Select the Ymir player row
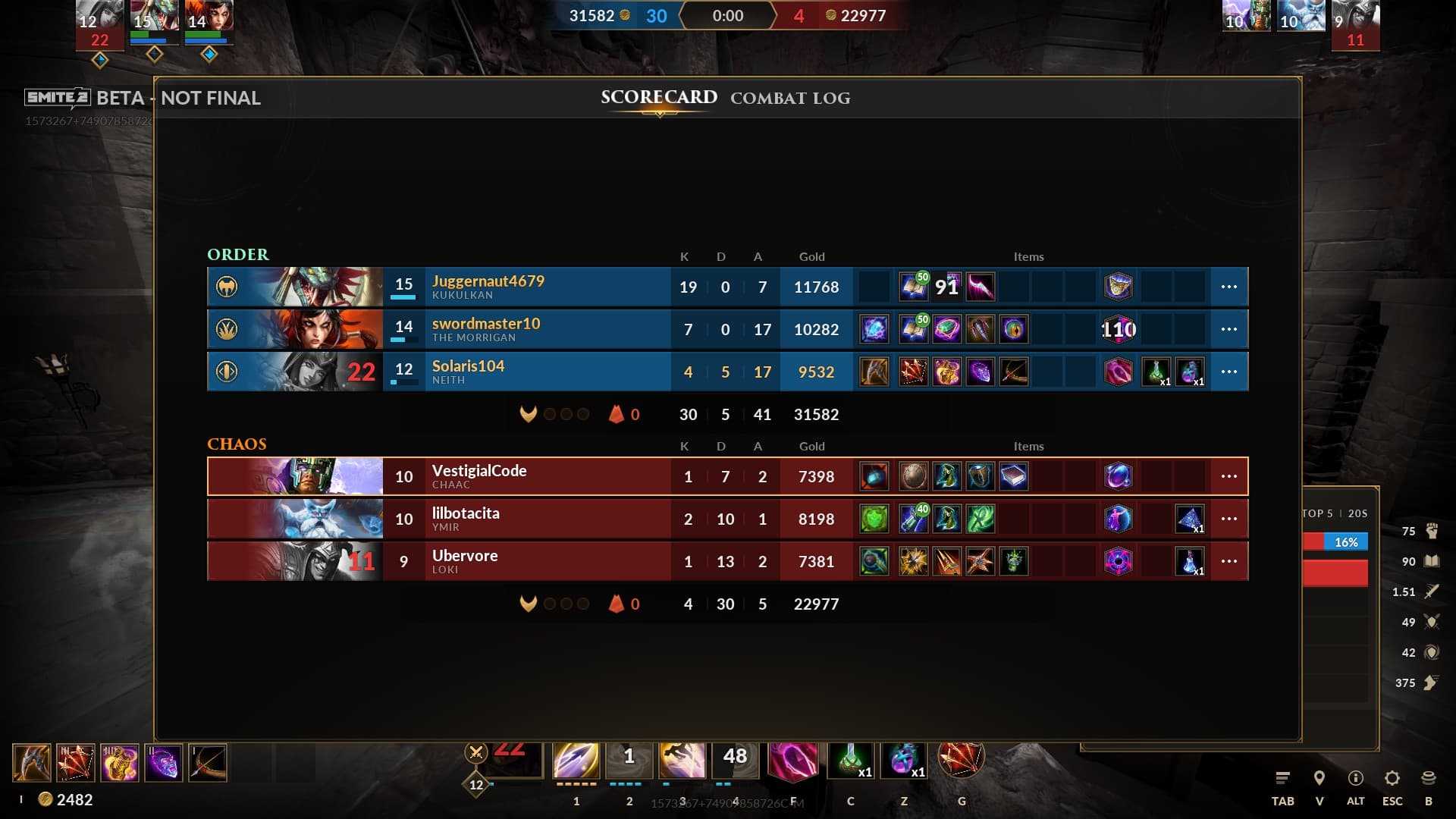The width and height of the screenshot is (1456, 819). pos(531,519)
